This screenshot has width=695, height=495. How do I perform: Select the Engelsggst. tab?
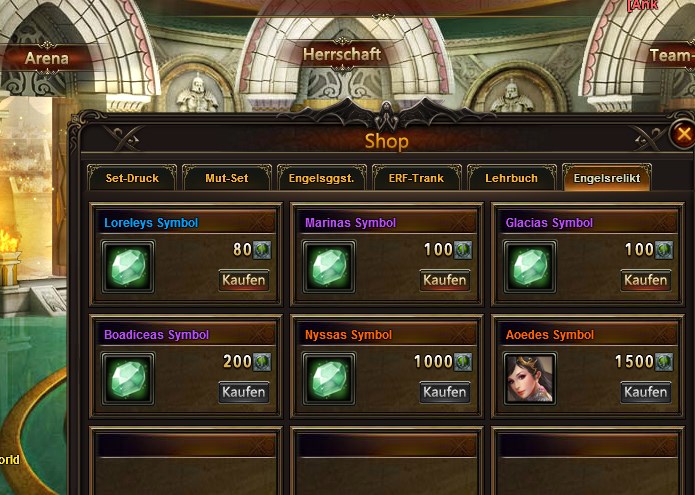(321, 178)
